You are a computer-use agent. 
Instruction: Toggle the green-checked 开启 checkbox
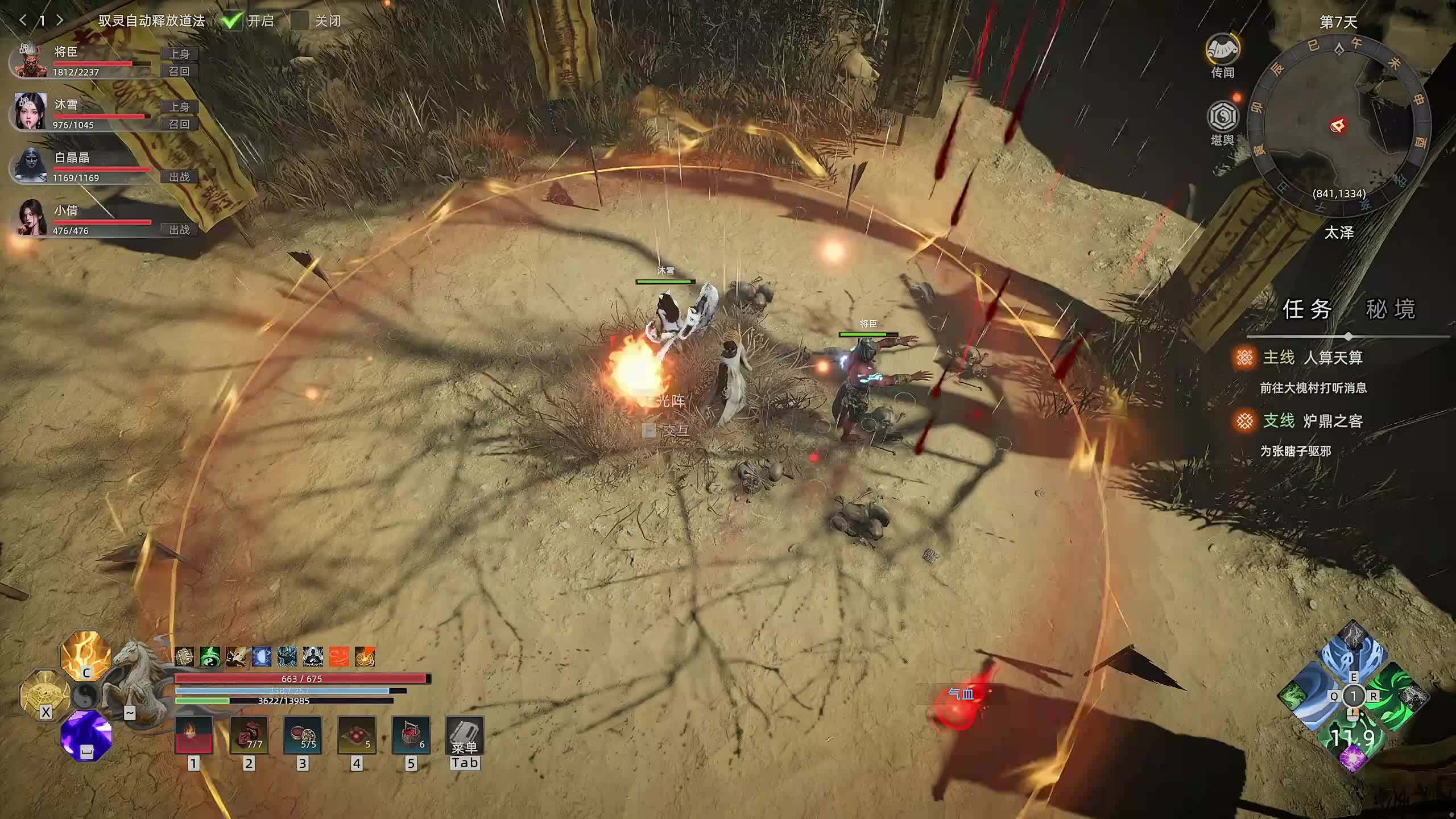pyautogui.click(x=232, y=21)
